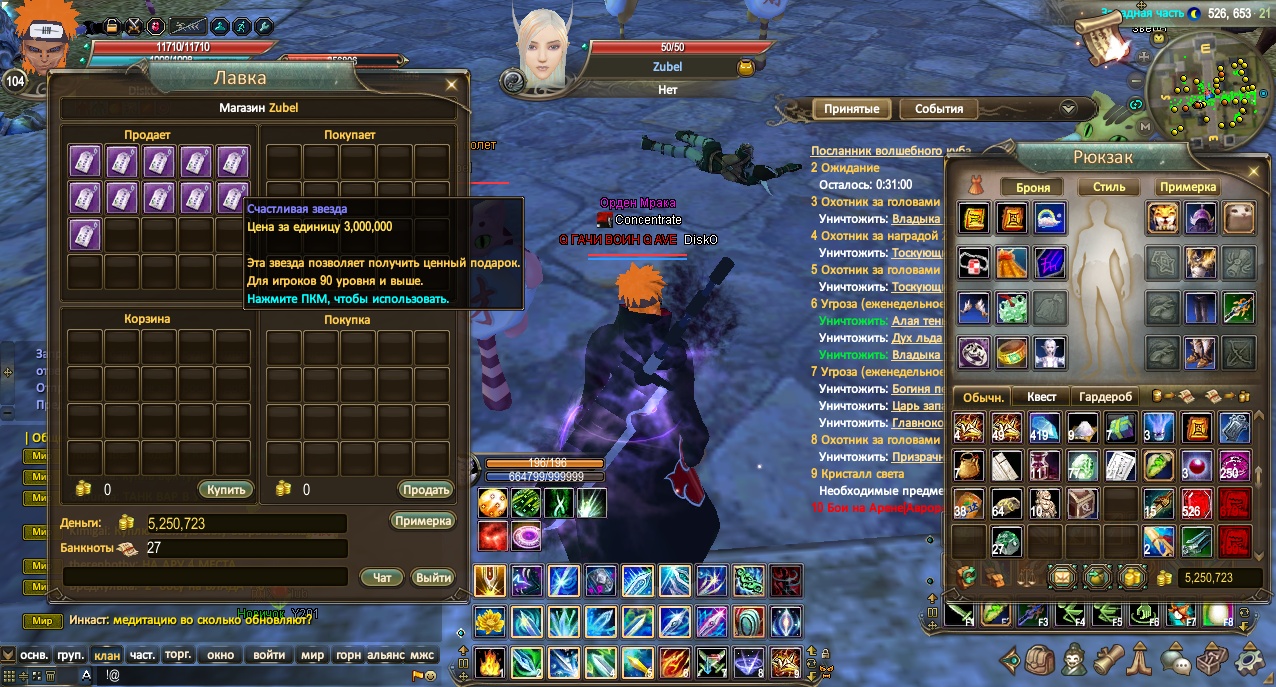Click the Продать button
Image resolution: width=1276 pixels, height=687 pixels.
coord(425,490)
